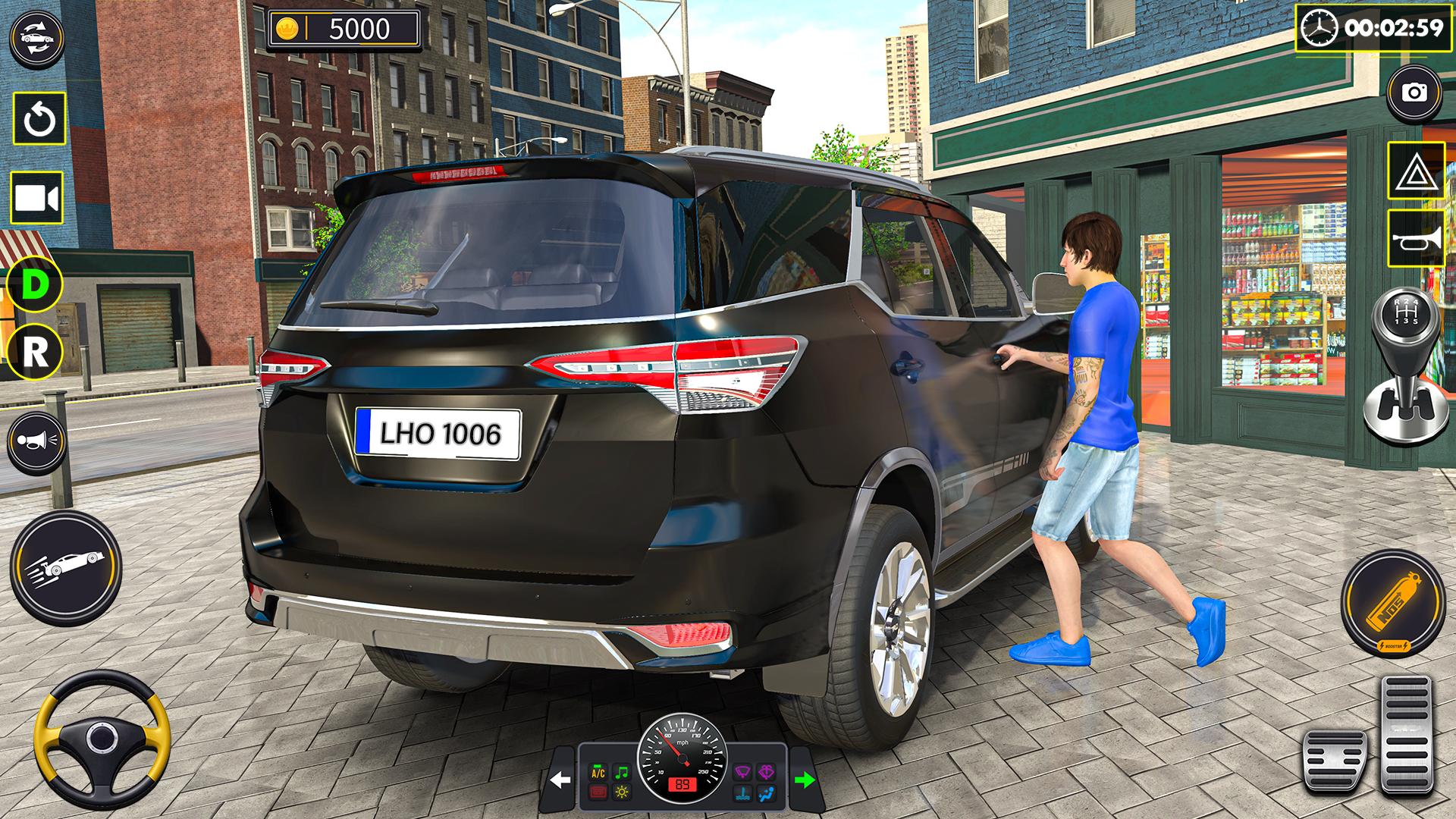
Task: Click the reset circular arrow button
Action: (x=39, y=119)
